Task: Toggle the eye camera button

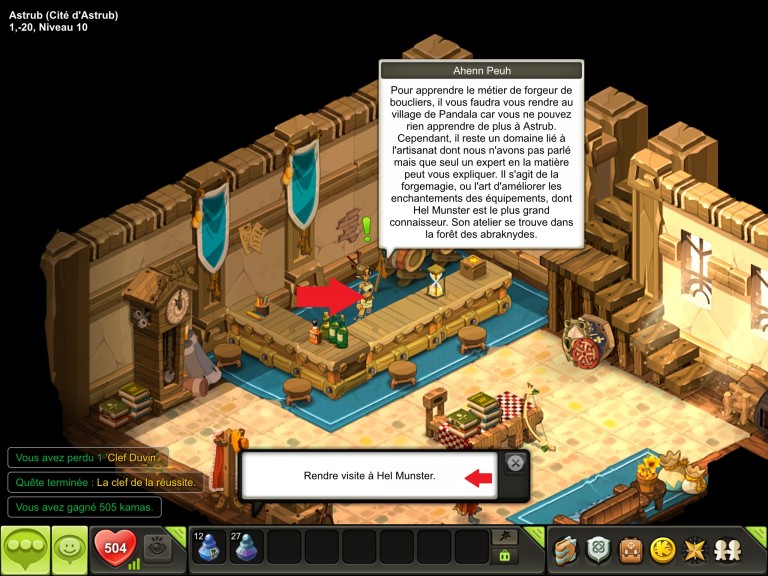Action: click(x=156, y=546)
